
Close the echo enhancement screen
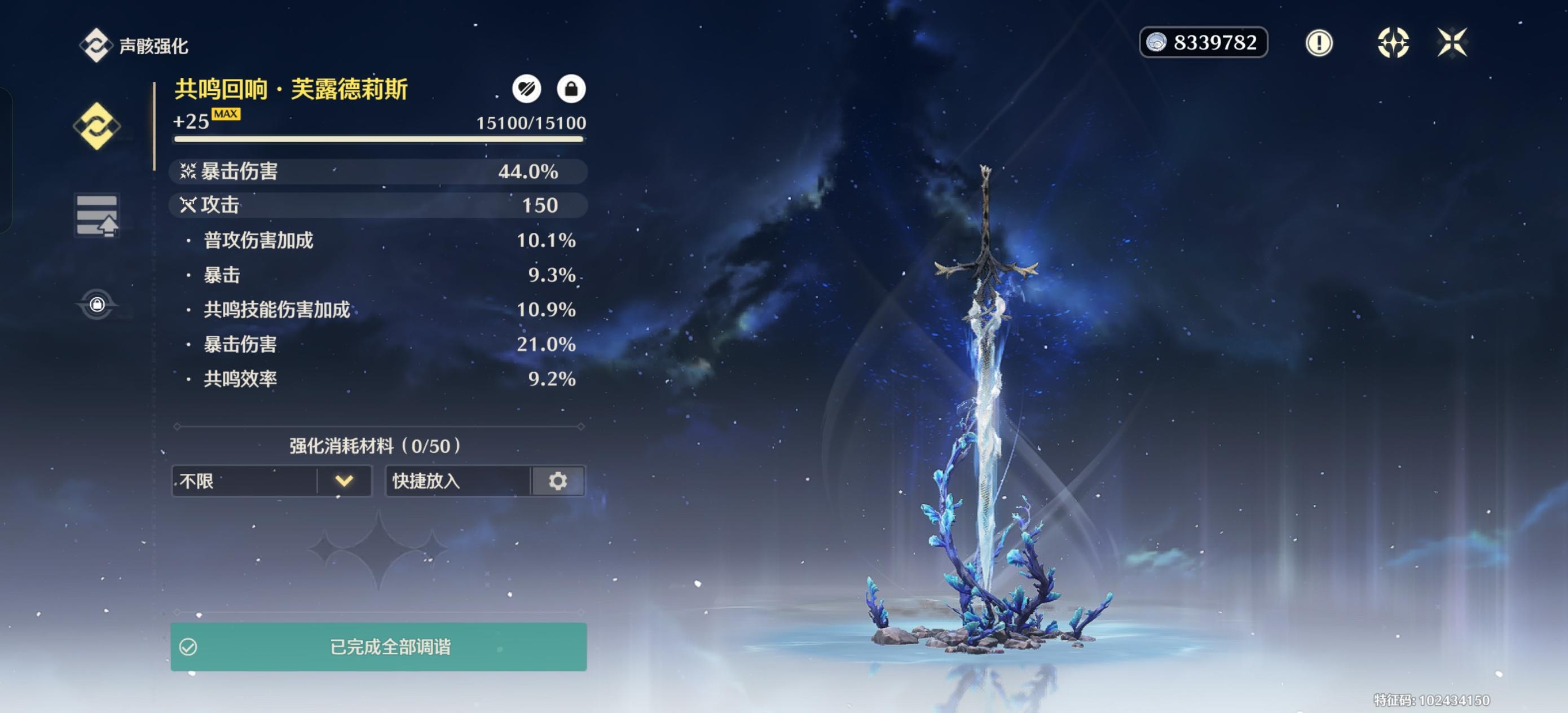click(1452, 43)
